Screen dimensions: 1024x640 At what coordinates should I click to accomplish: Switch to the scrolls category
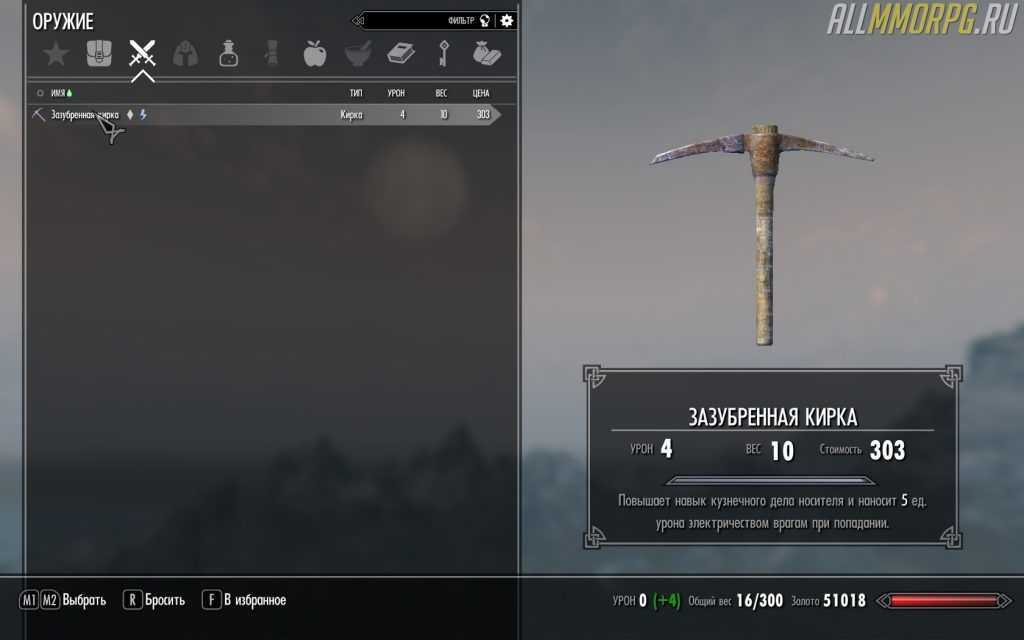[272, 53]
